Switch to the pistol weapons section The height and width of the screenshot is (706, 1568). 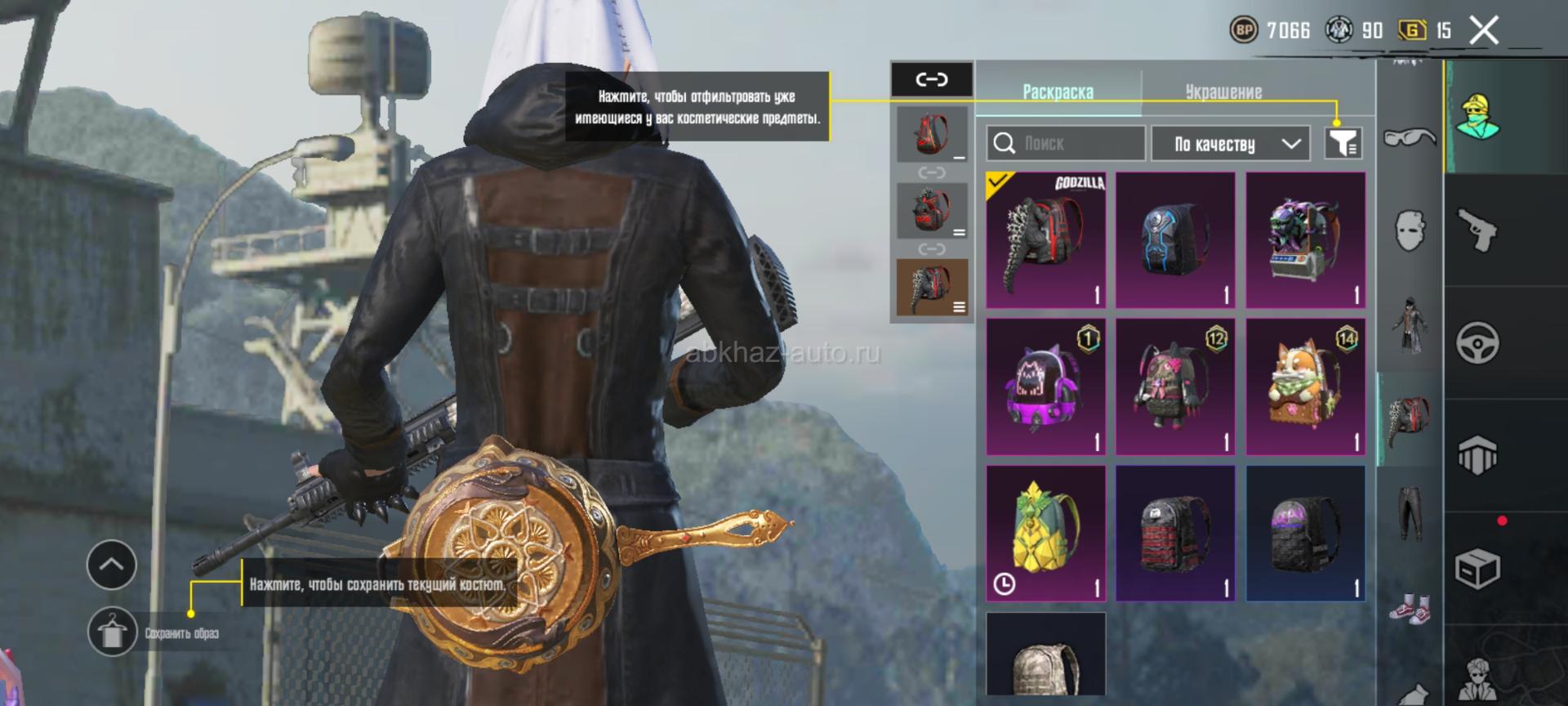[1477, 230]
